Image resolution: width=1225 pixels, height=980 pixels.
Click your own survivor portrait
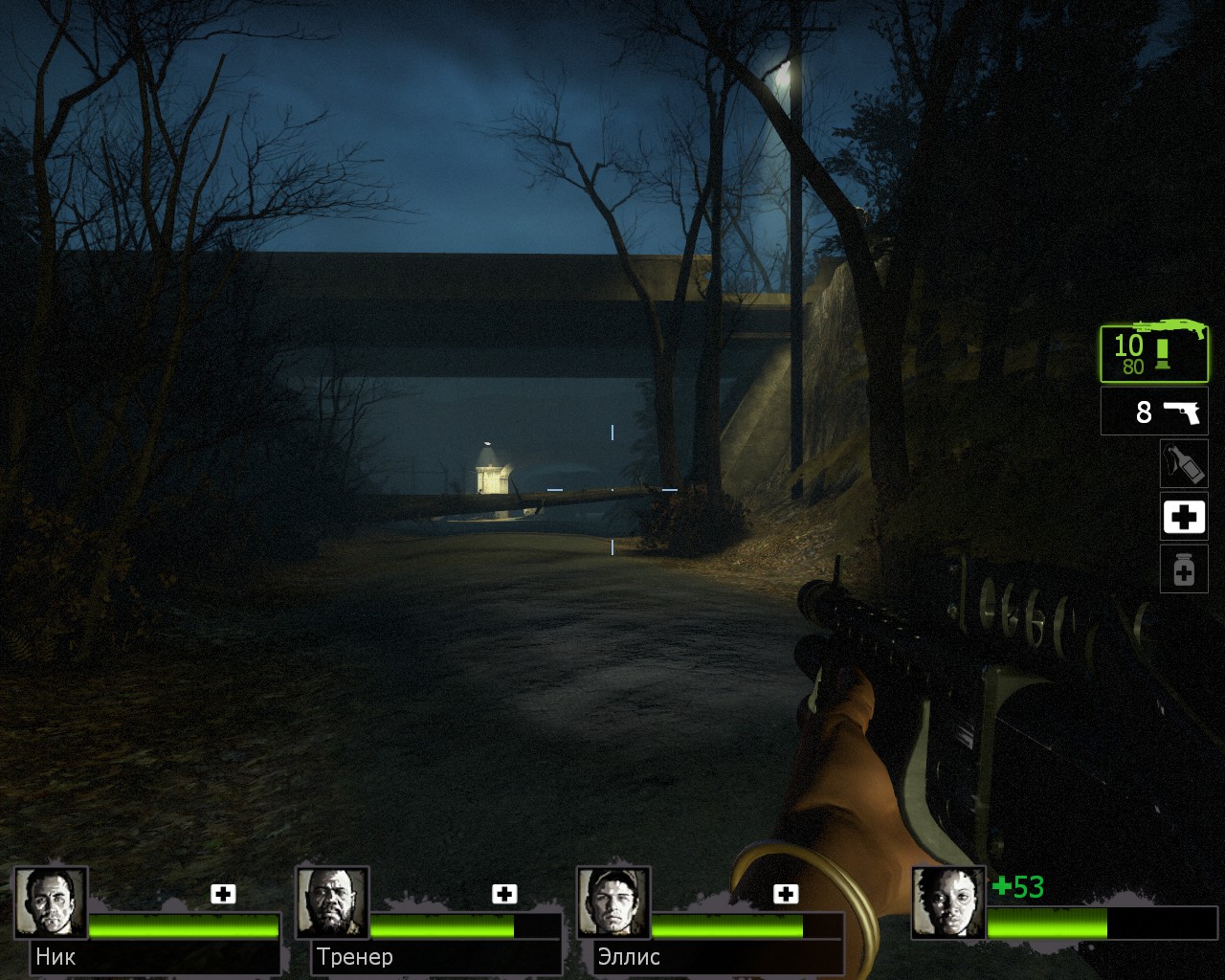[x=947, y=902]
